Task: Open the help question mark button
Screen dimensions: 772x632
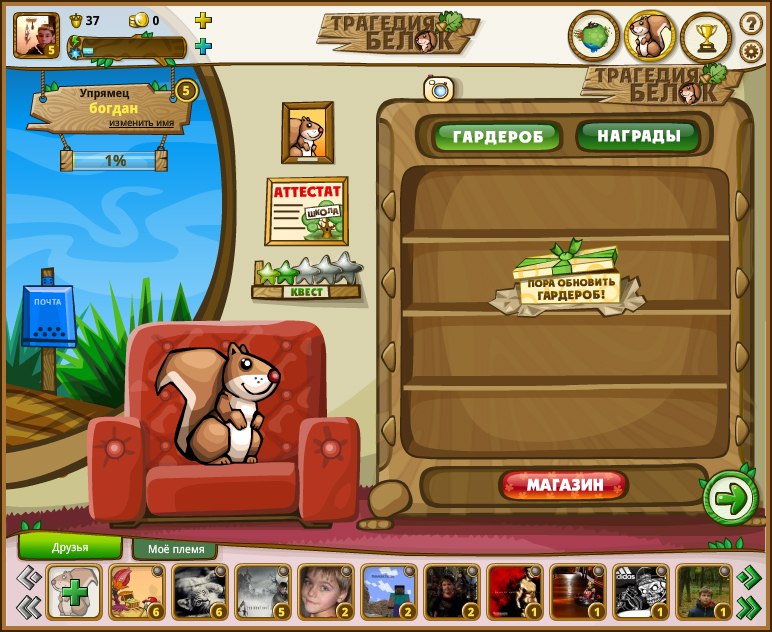Action: coord(750,22)
